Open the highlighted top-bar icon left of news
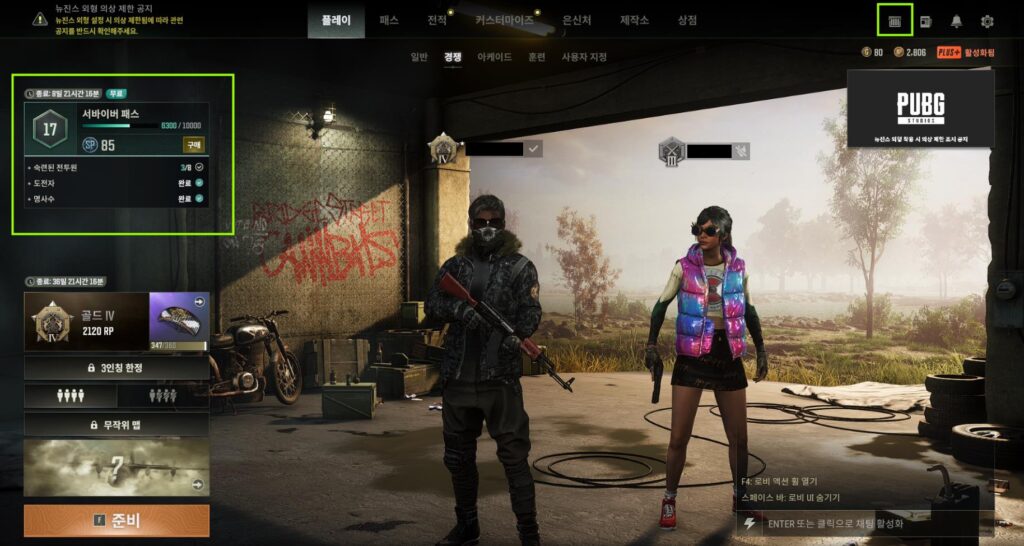The height and width of the screenshot is (546, 1024). tap(894, 20)
